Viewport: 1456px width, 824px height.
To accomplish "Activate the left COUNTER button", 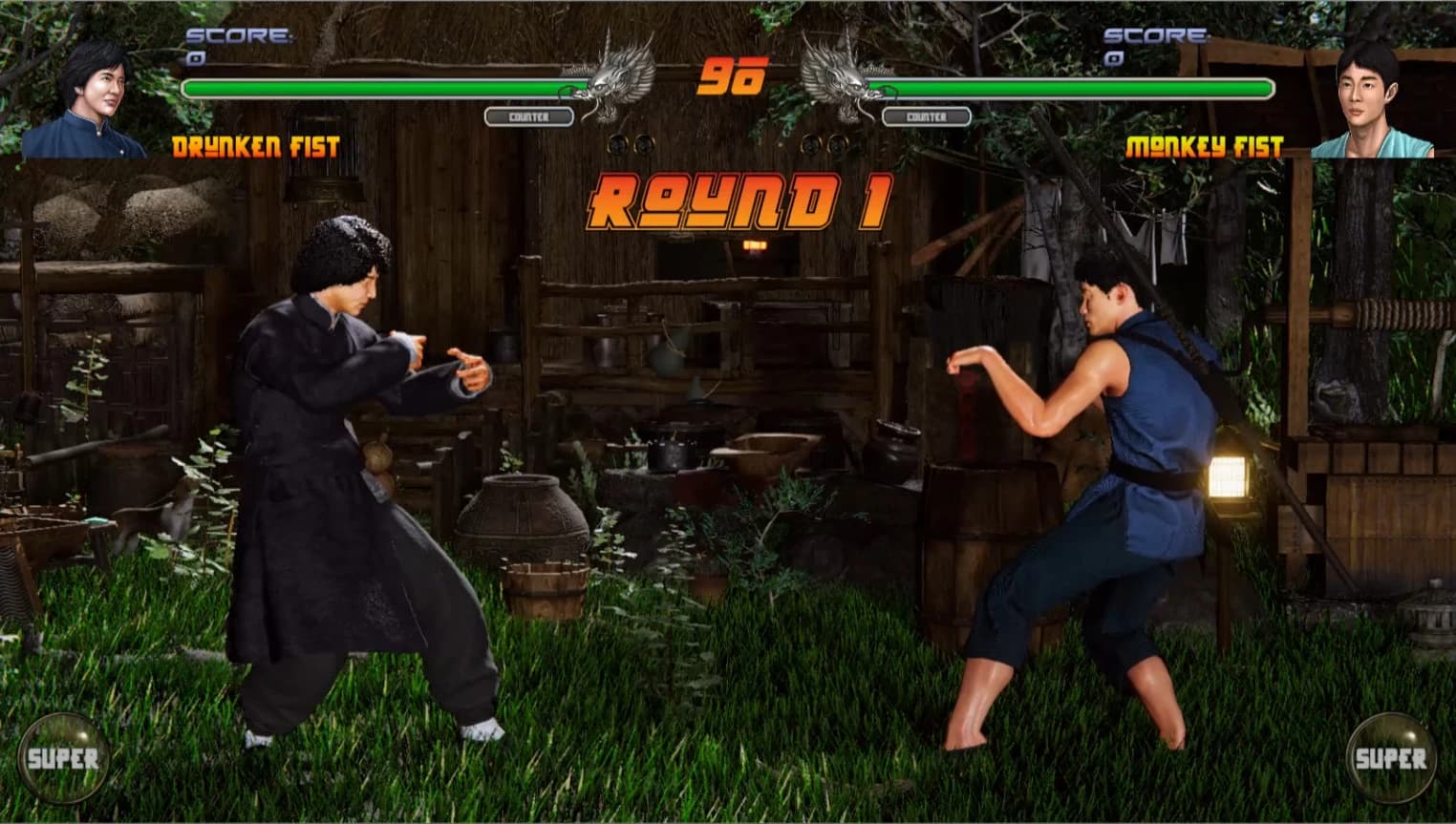I will tap(528, 116).
